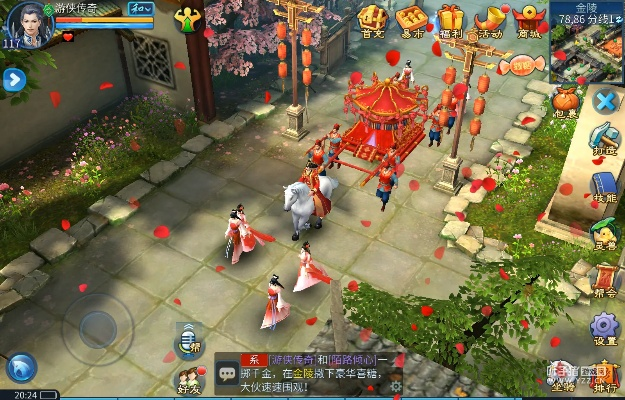Open the 集市 marketplace
625x400 pixels.
click(411, 19)
